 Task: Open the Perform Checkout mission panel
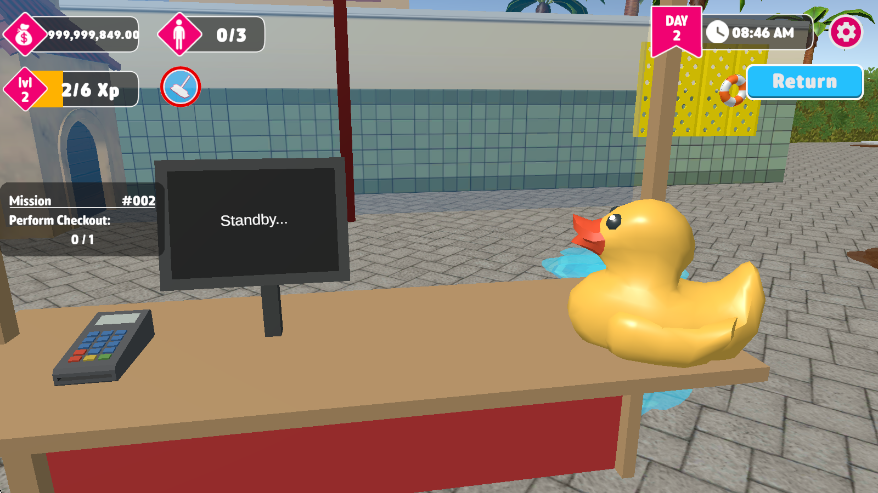(82, 220)
